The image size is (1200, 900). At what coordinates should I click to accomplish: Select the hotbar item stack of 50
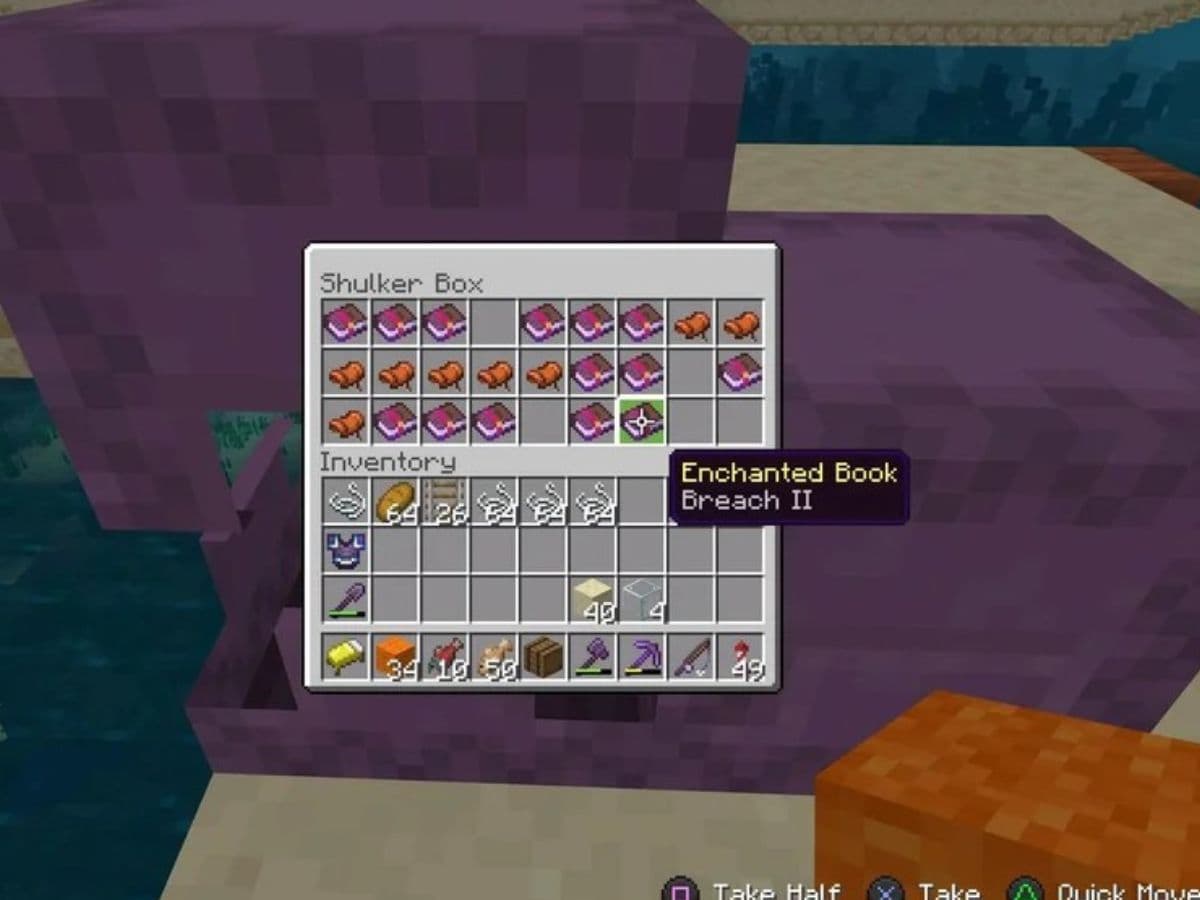coord(494,657)
